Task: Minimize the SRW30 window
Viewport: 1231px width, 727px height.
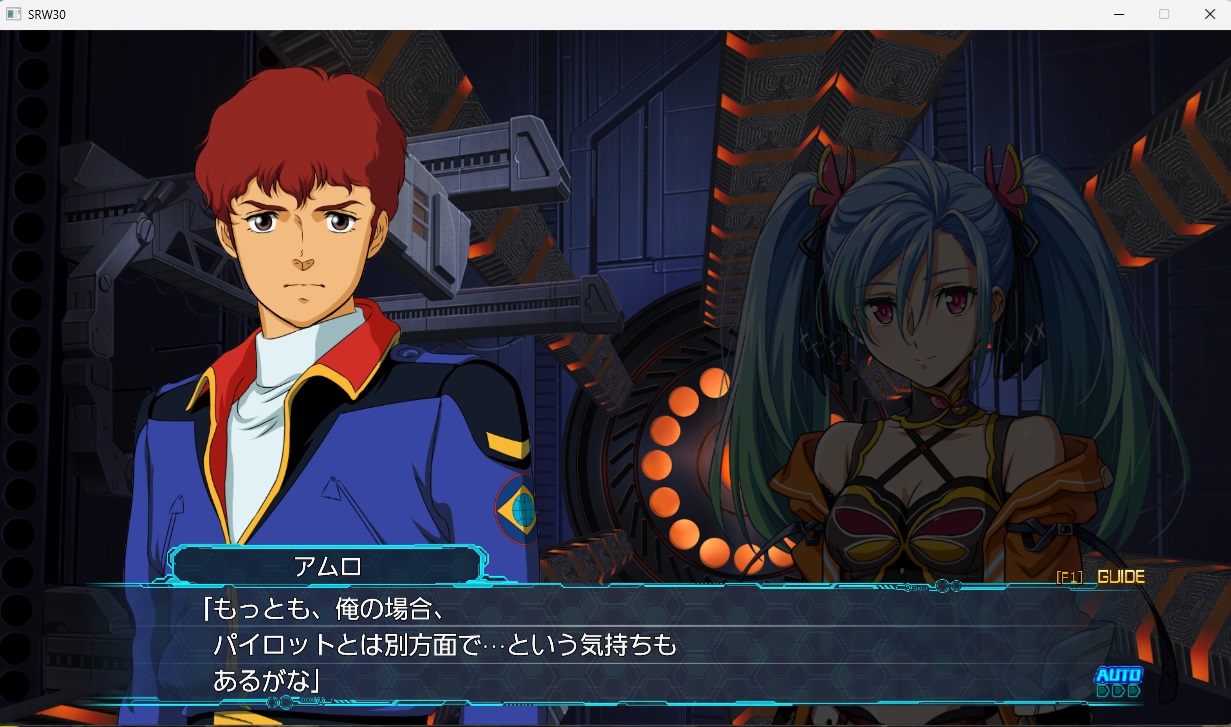Action: tap(1118, 14)
